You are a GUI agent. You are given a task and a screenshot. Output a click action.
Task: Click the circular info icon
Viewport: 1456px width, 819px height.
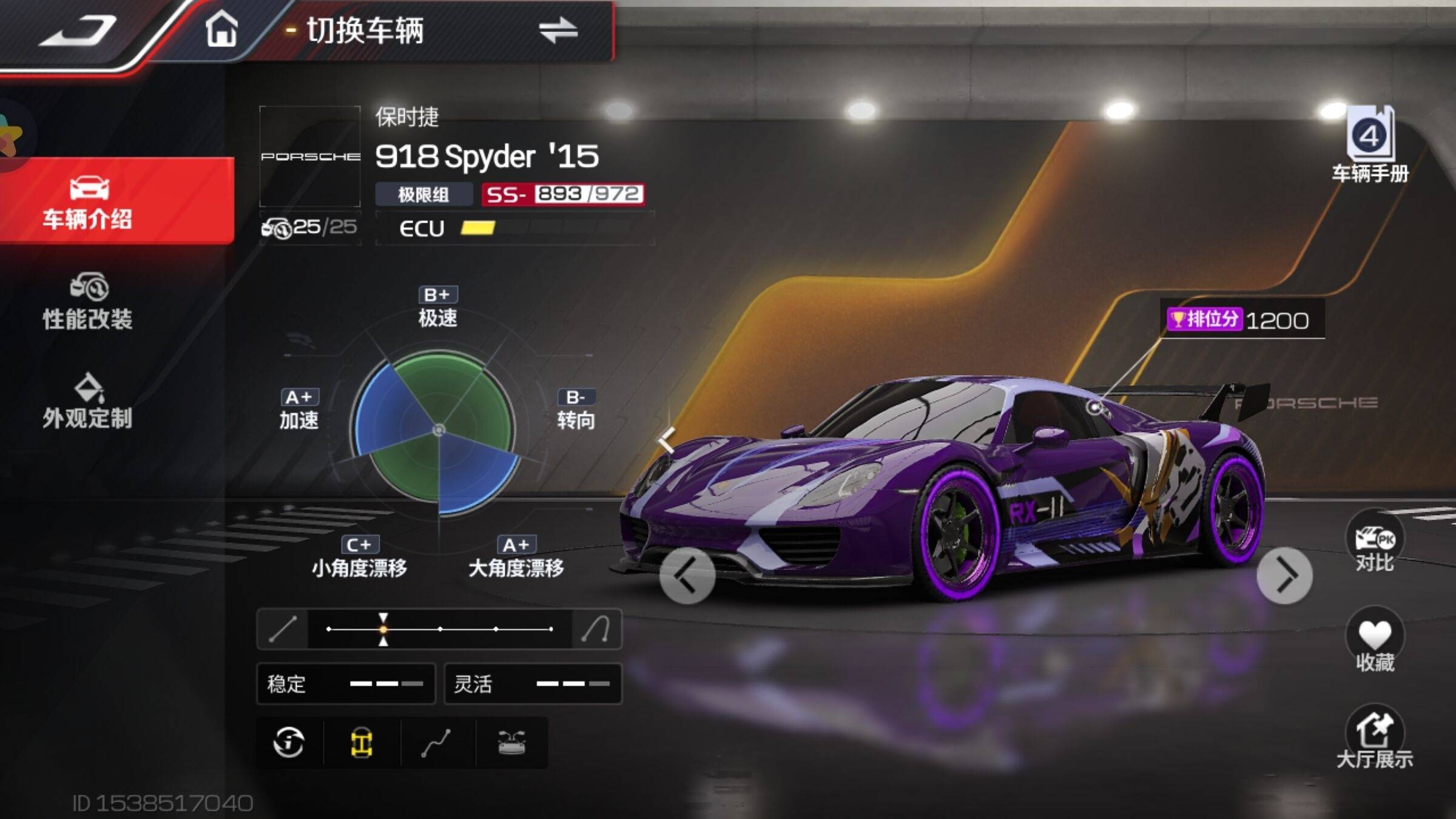coord(289,743)
